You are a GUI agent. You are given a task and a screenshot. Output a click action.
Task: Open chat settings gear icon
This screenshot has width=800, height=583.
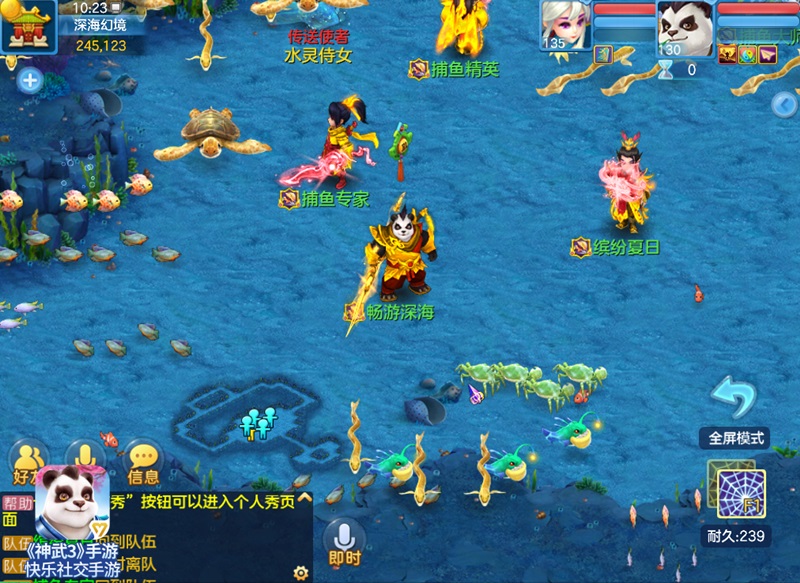[x=300, y=572]
